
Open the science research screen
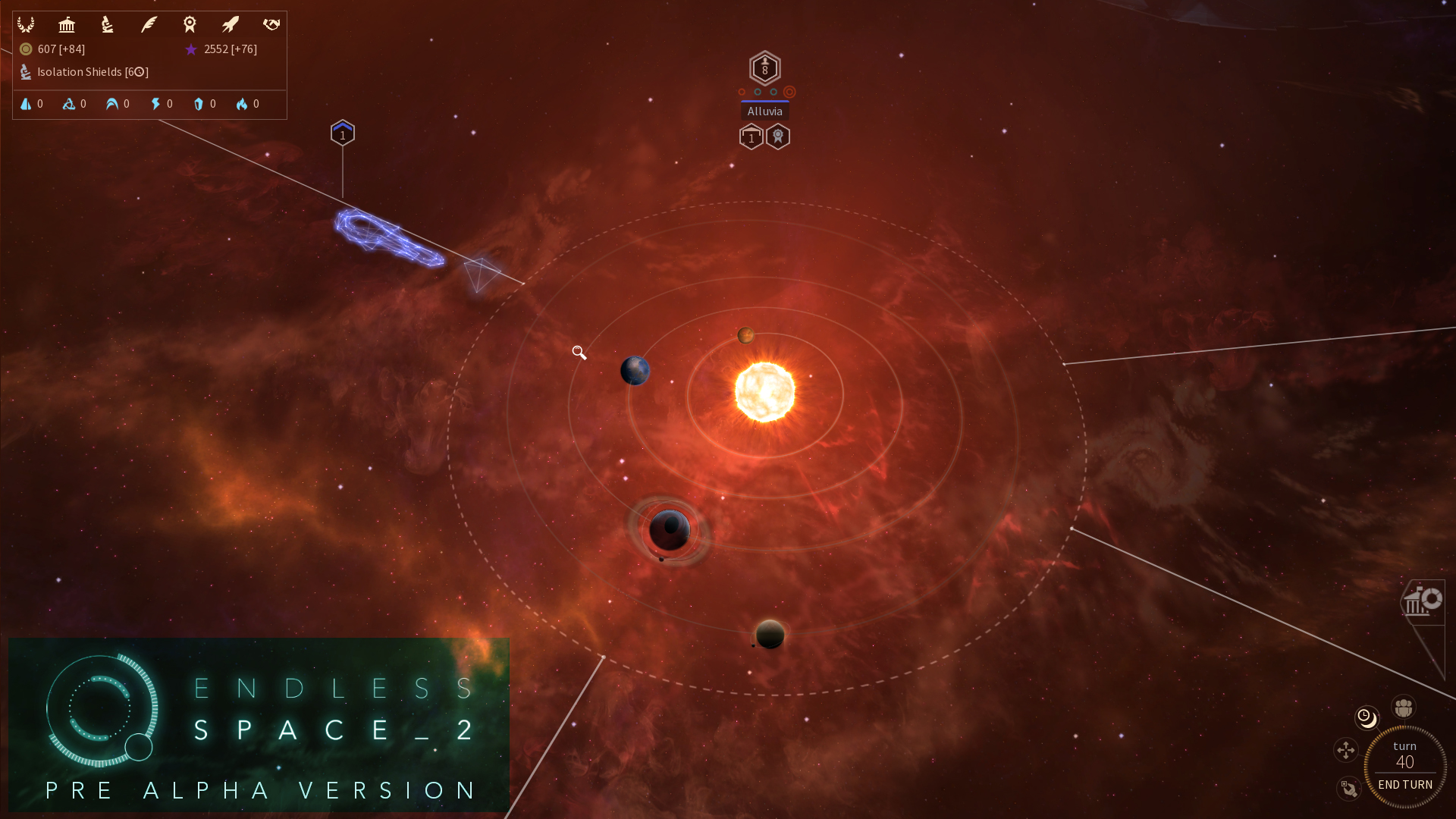coord(107,24)
